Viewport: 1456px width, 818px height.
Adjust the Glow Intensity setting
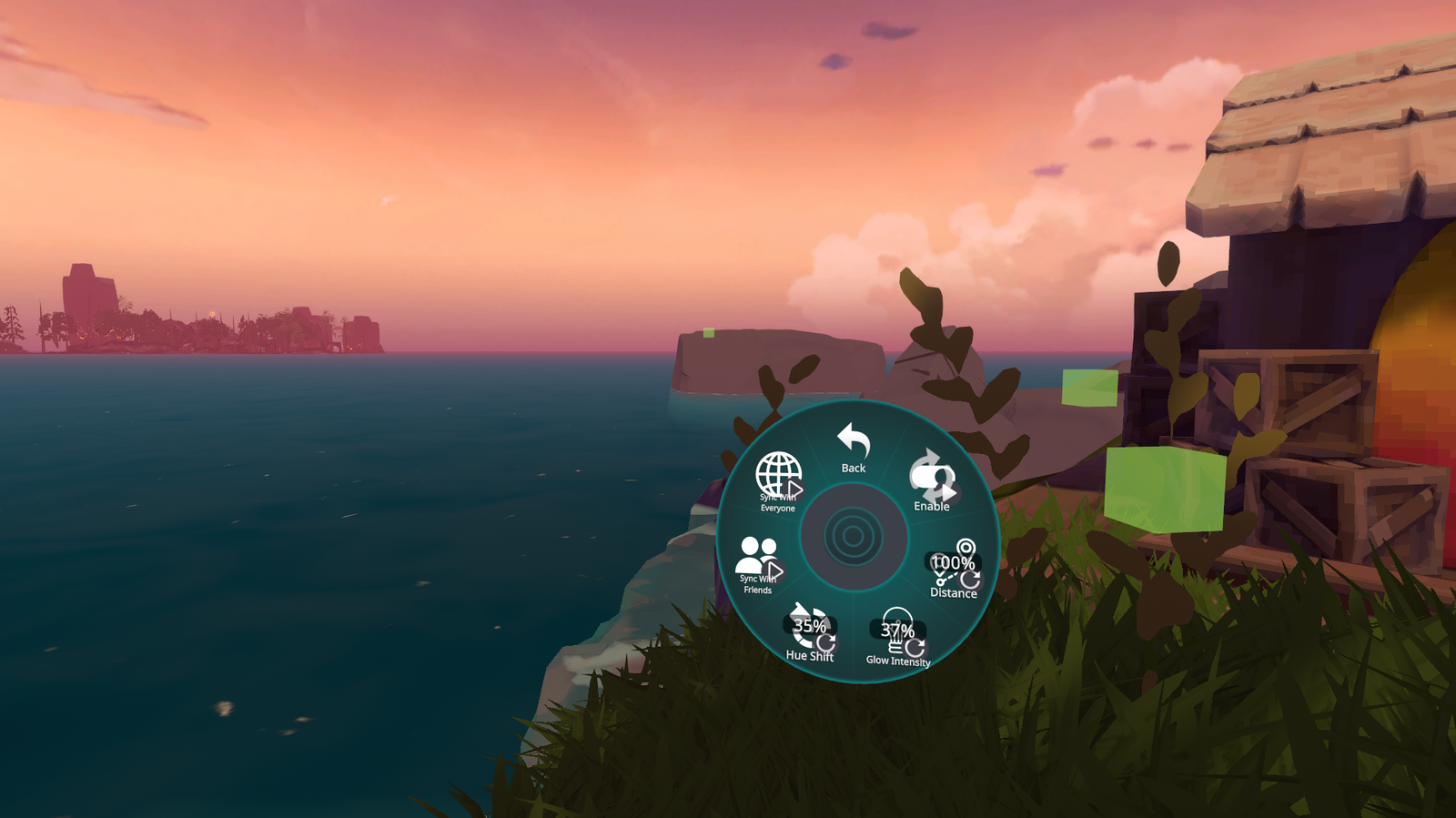tap(897, 638)
